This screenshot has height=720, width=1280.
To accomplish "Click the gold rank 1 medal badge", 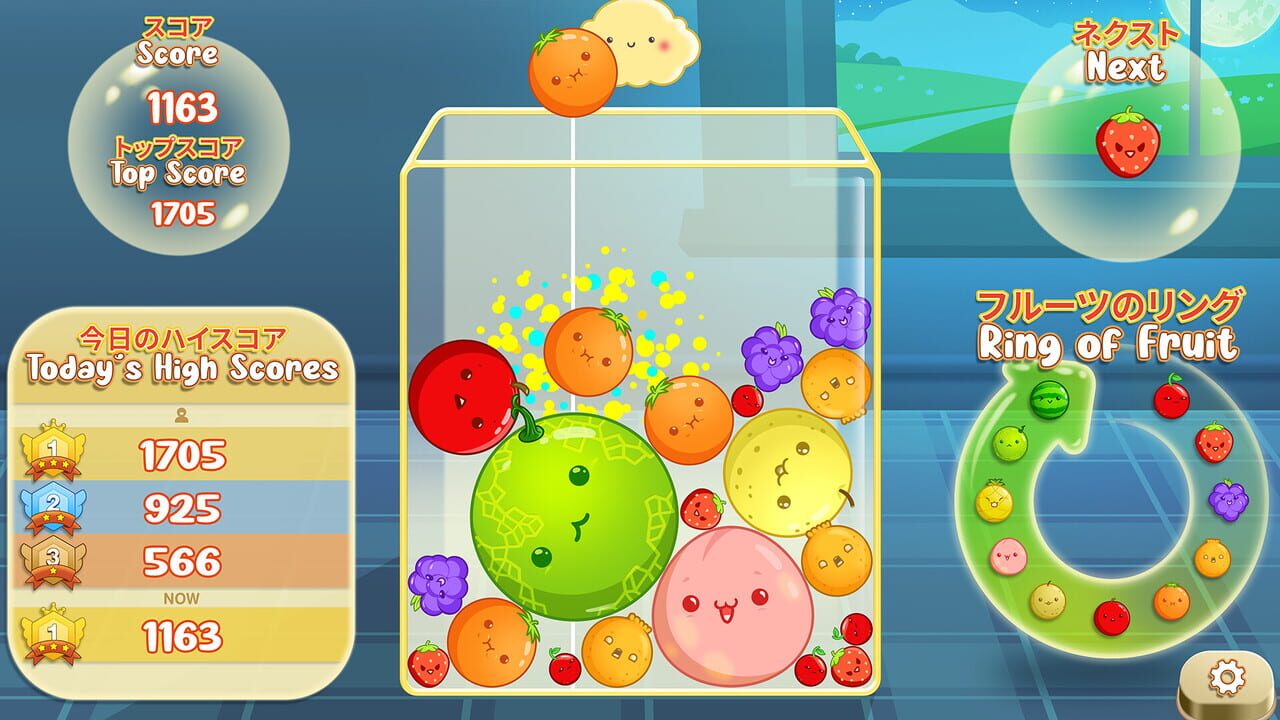I will pyautogui.click(x=53, y=451).
